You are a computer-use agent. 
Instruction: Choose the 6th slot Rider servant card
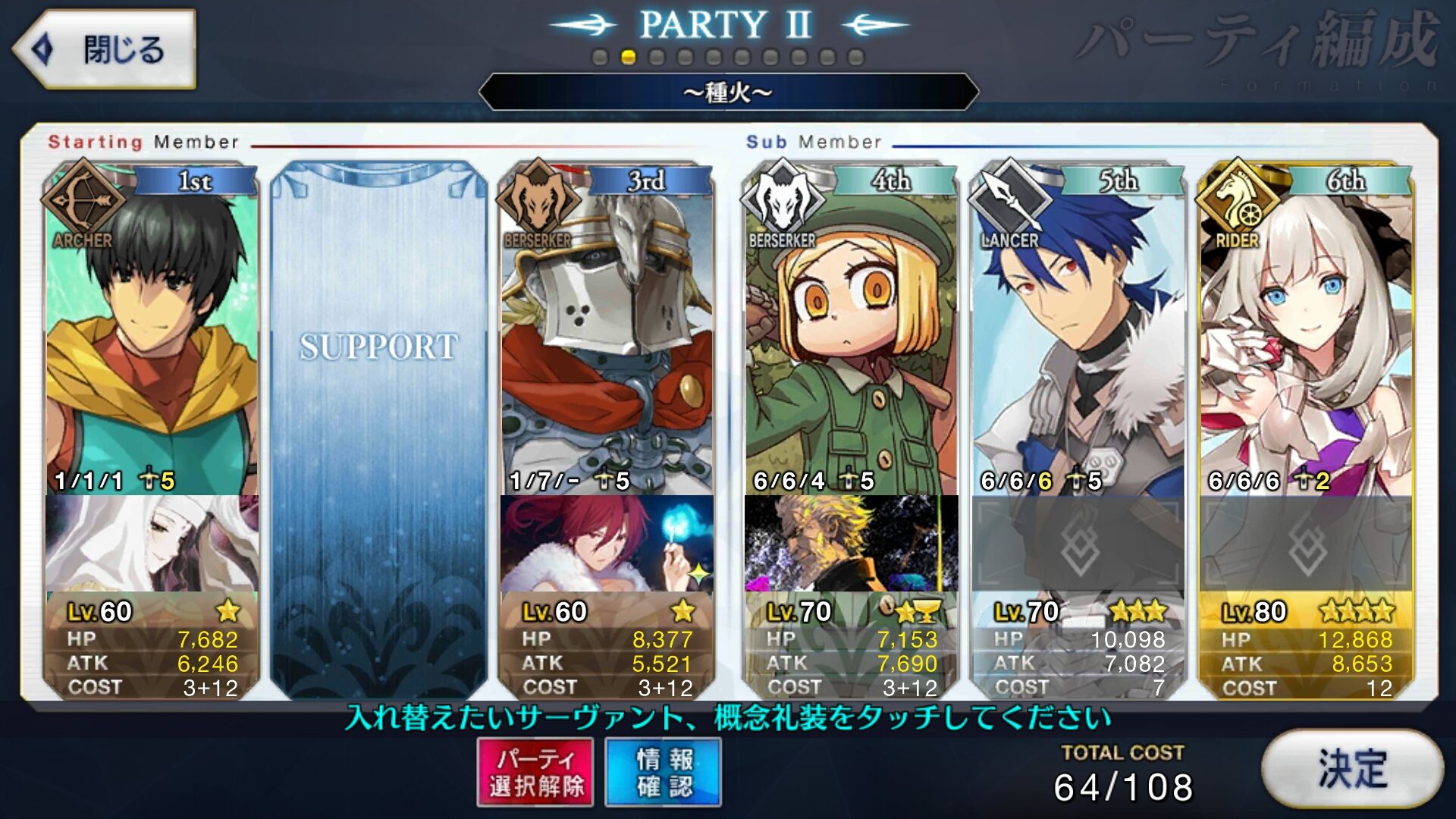click(1306, 334)
